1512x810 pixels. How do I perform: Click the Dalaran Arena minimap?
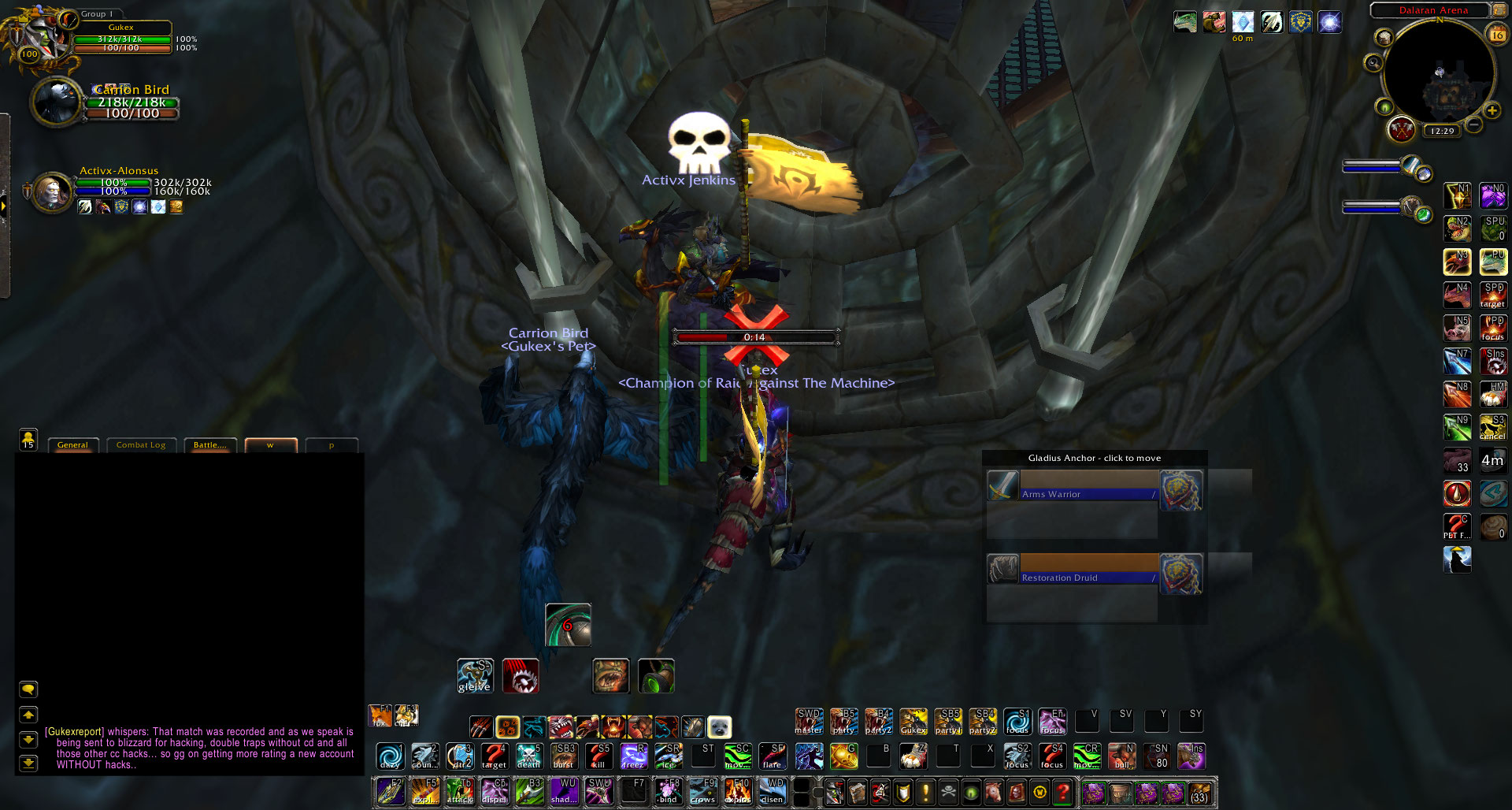point(1439,75)
